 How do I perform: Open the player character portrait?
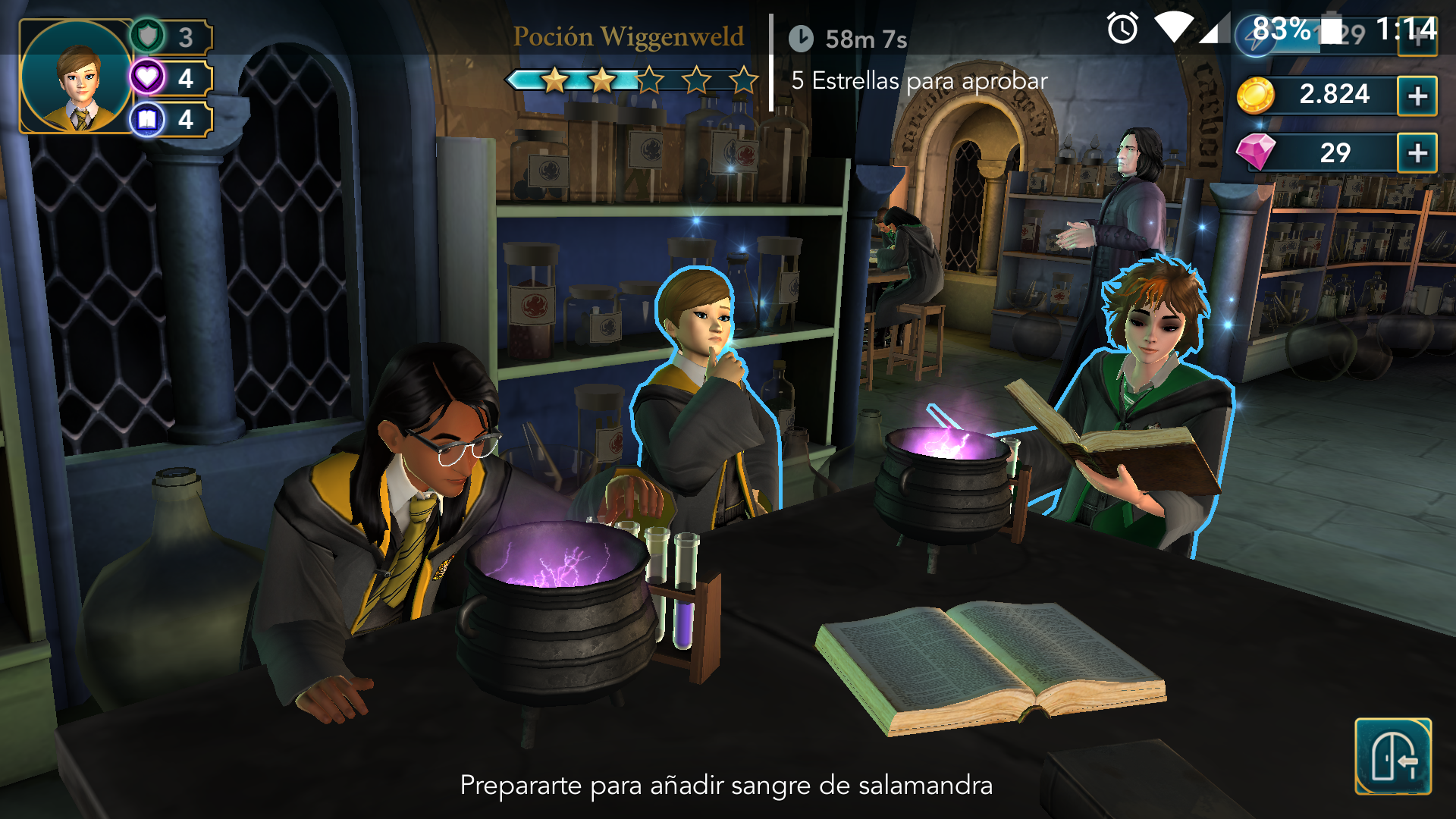pos(76,77)
